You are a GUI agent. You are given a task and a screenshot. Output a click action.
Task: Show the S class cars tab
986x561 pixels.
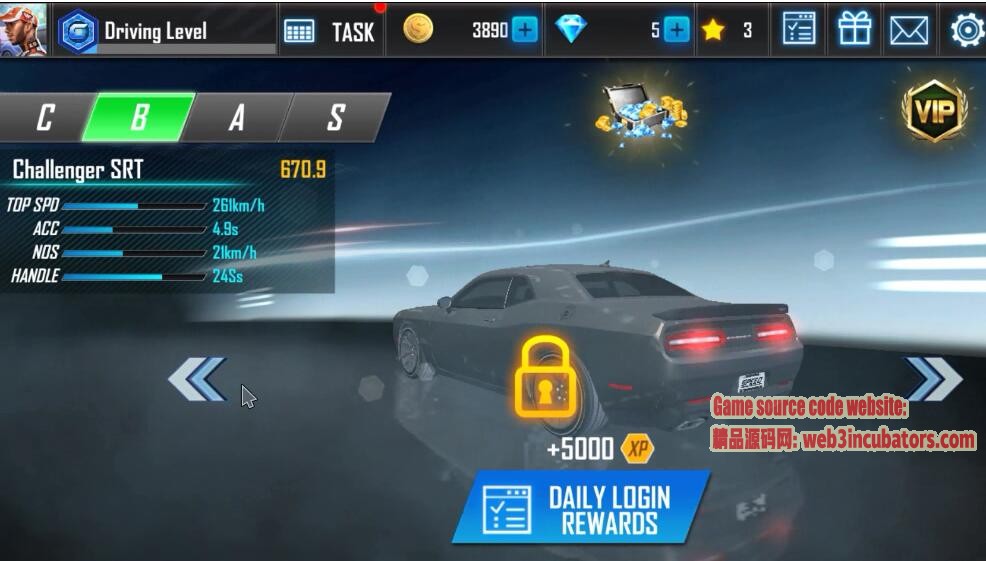pos(335,118)
